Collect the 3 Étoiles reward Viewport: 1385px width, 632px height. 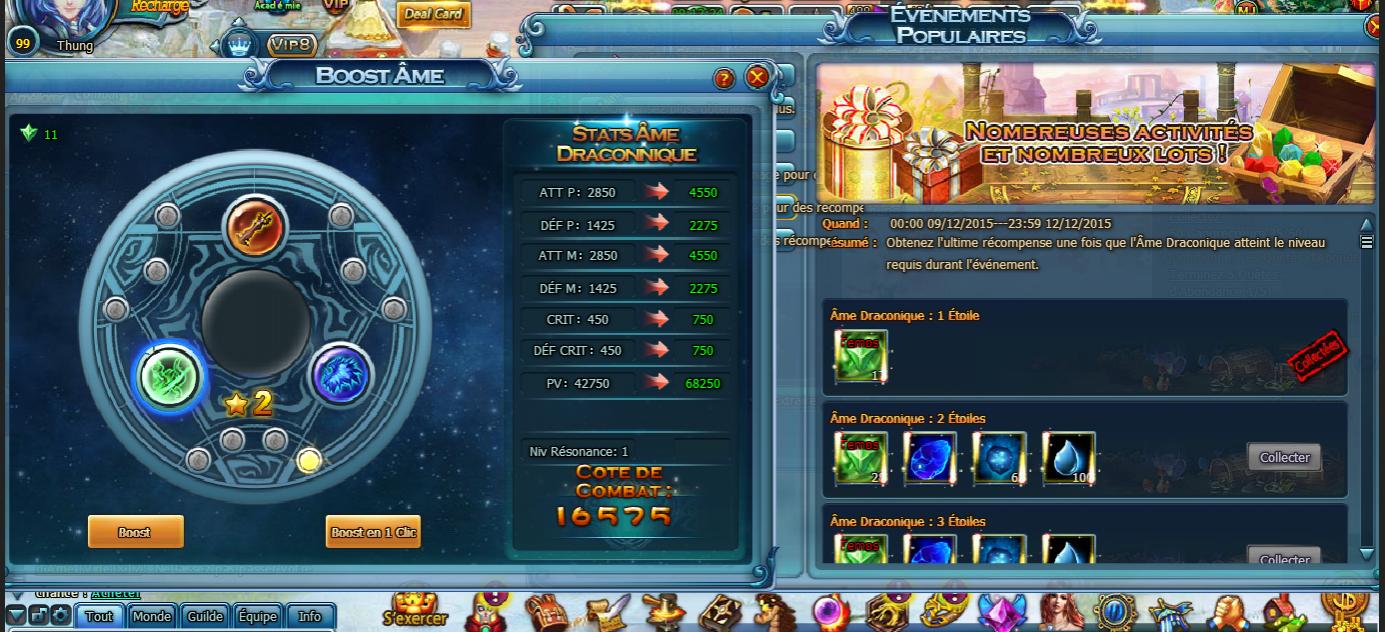[1284, 558]
